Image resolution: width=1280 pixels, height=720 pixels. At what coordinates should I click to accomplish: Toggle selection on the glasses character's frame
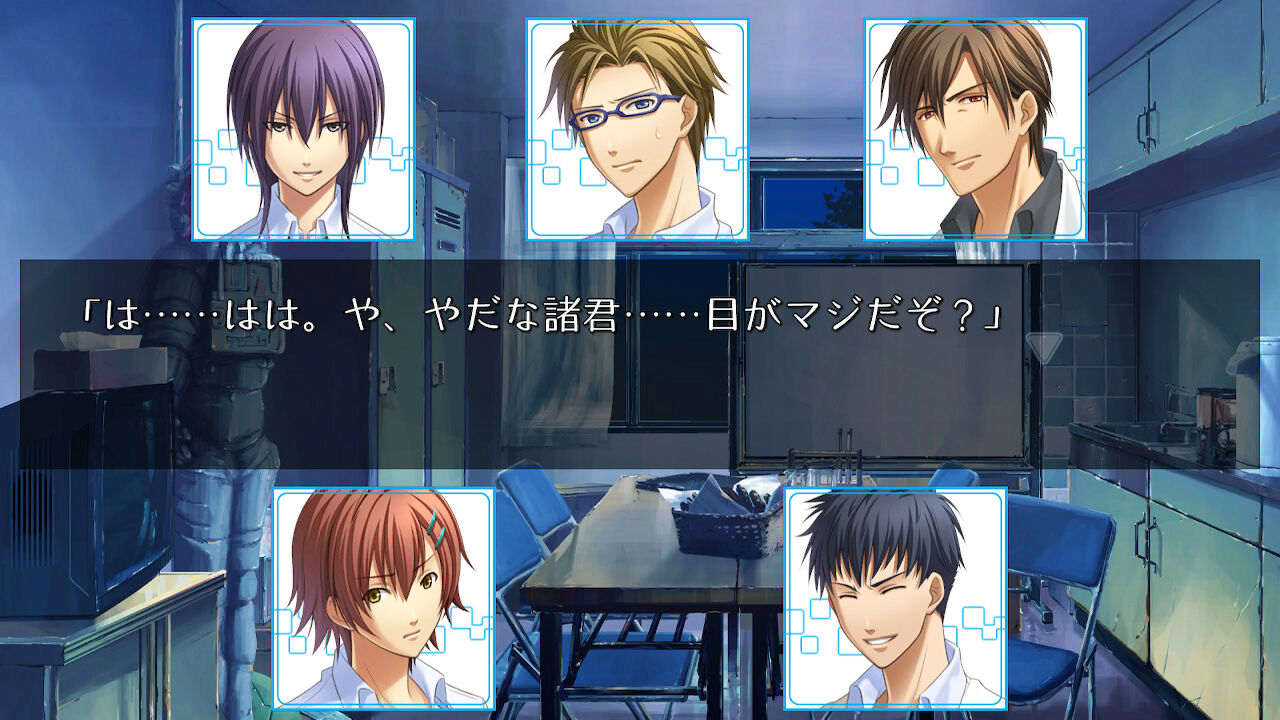point(635,130)
